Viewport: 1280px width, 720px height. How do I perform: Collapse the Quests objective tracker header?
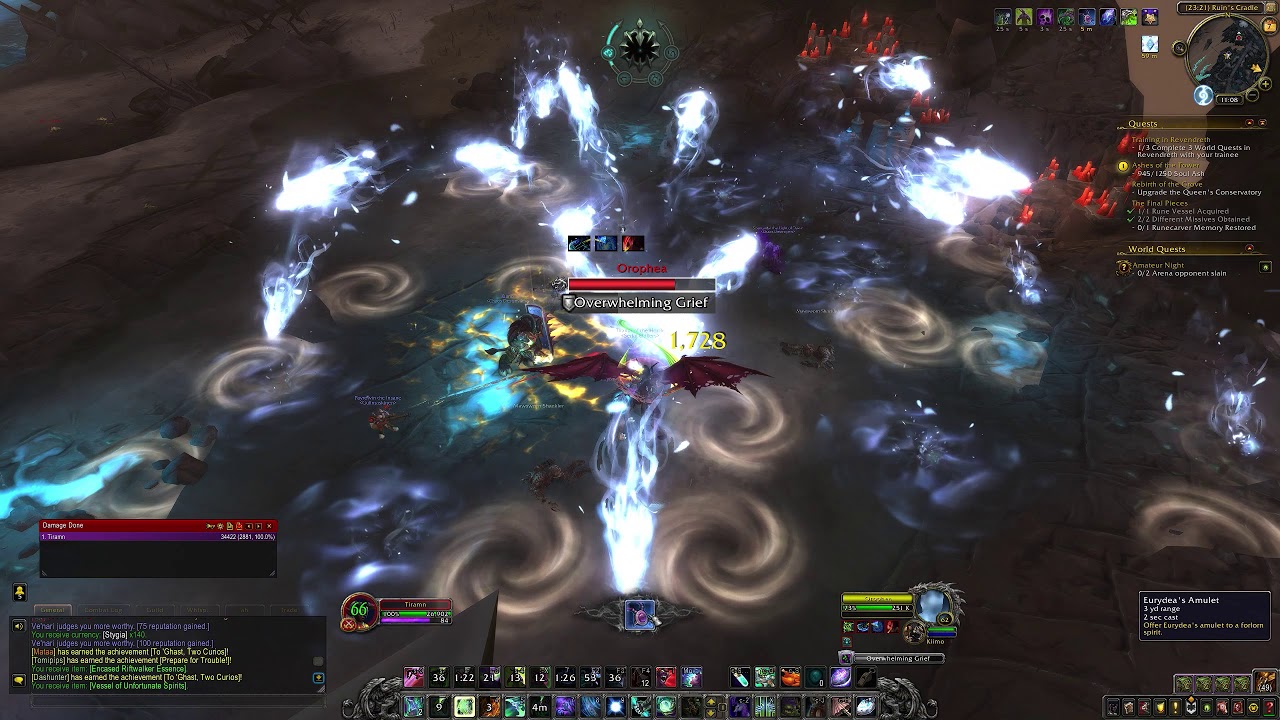(x=1249, y=123)
